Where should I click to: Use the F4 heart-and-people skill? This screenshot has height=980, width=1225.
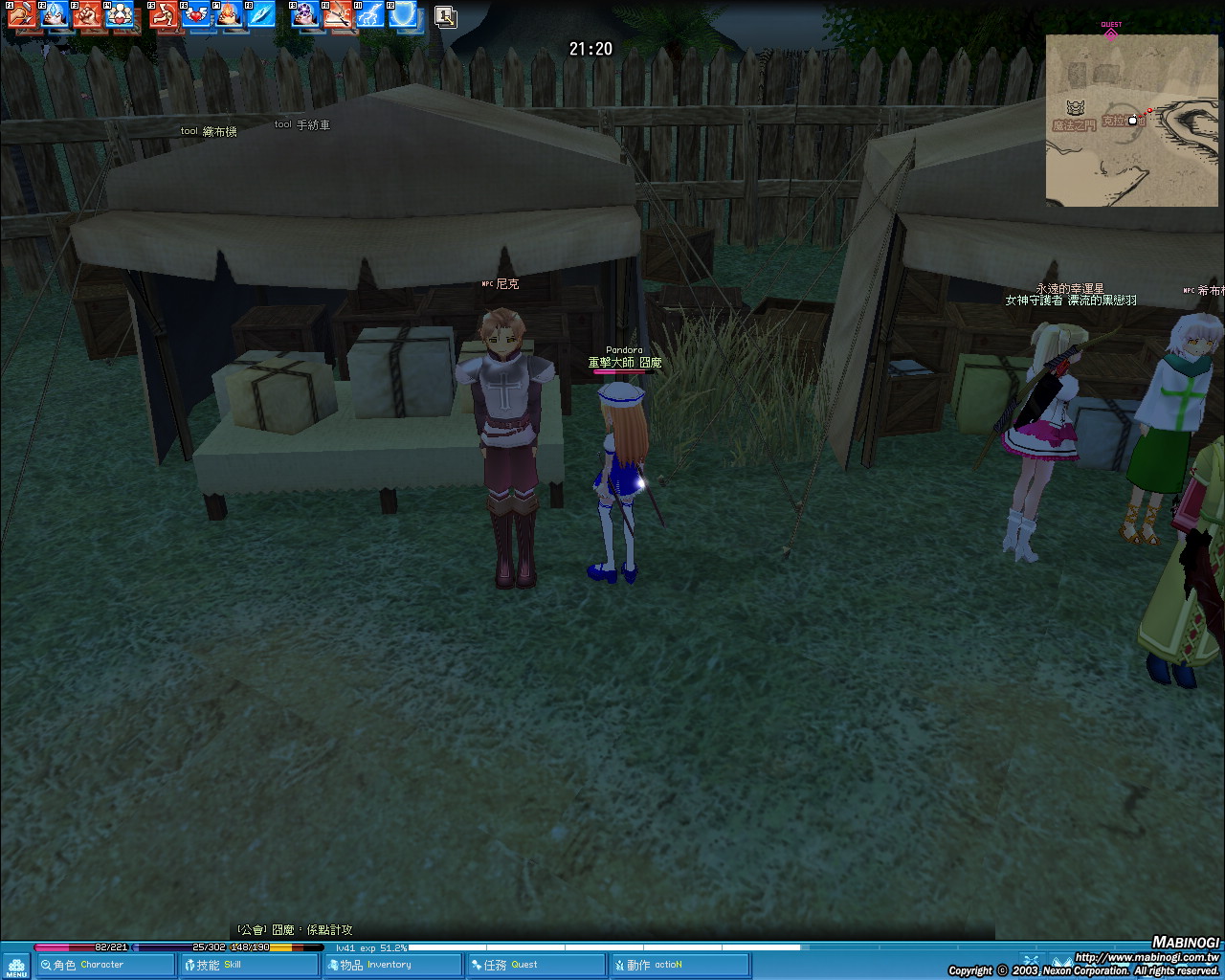(120, 14)
